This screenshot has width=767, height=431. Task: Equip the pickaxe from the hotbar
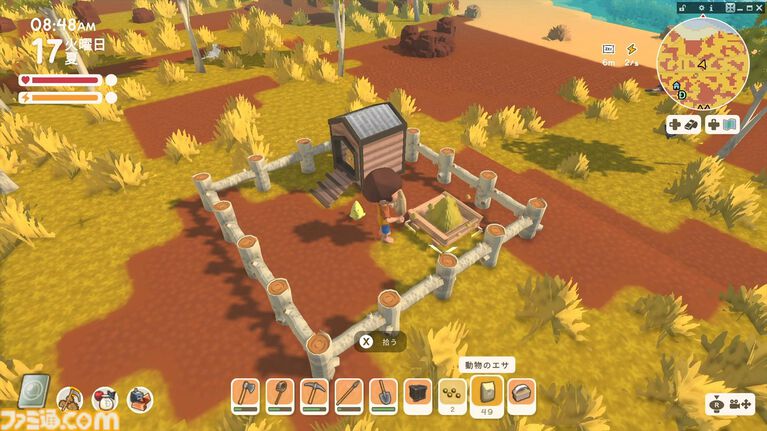[315, 396]
